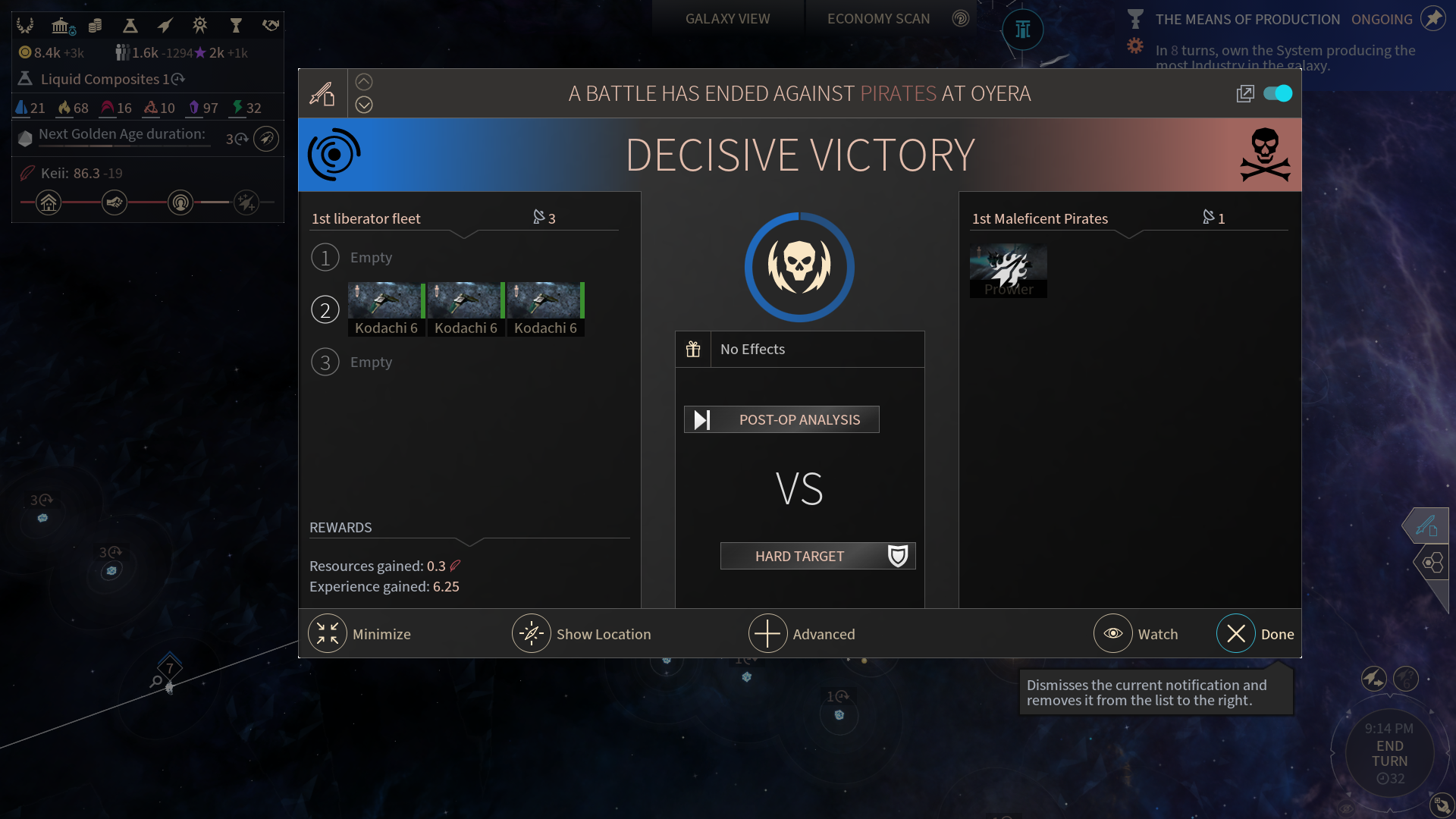Pop out the battle notification window

1245,93
